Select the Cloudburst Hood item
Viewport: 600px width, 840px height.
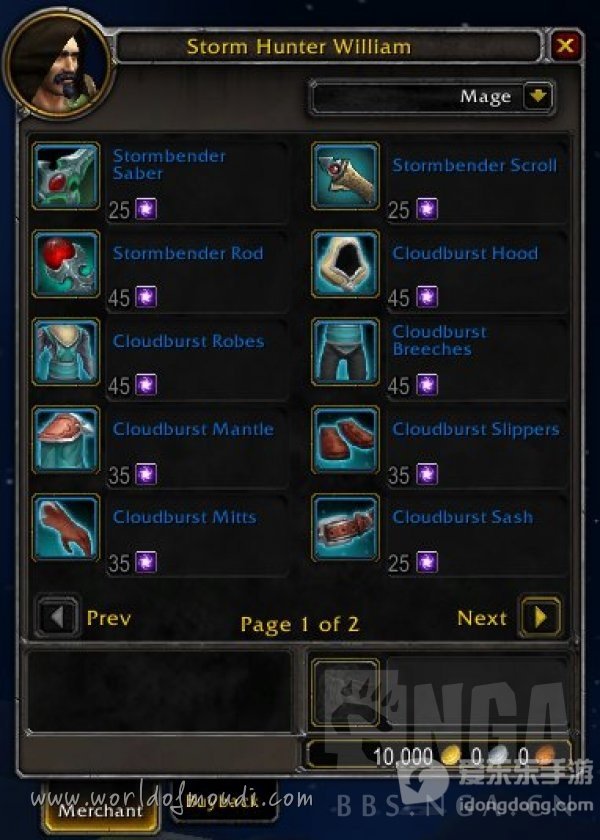(x=345, y=264)
